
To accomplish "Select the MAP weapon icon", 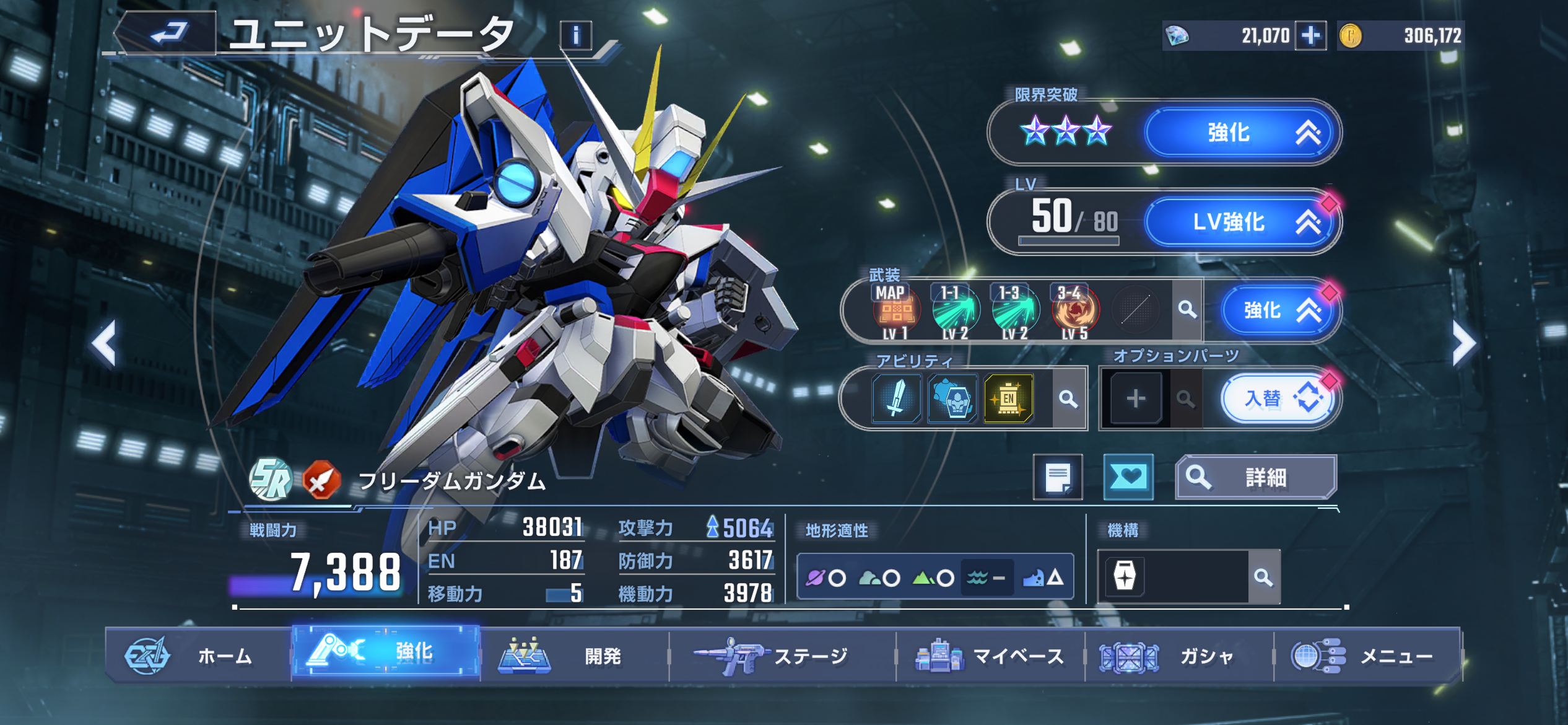I will coord(895,310).
